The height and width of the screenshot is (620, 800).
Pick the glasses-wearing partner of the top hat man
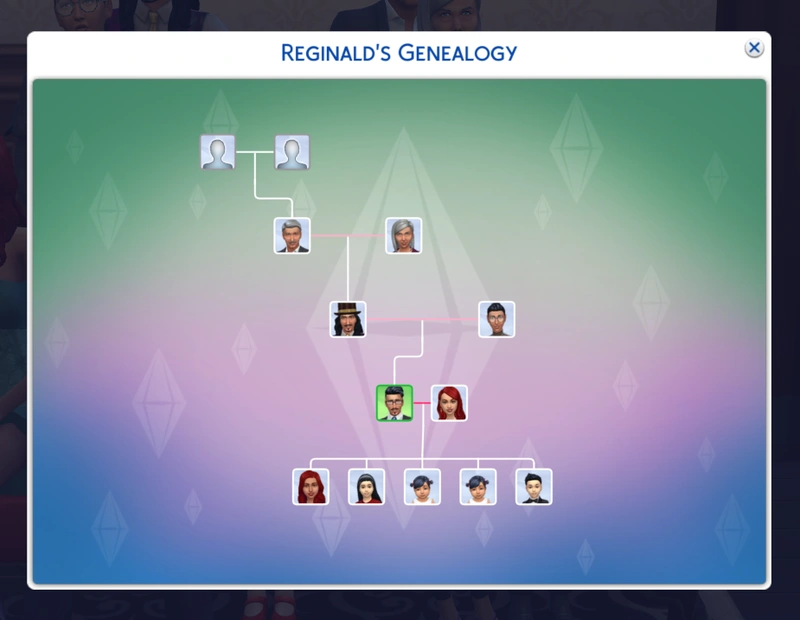[x=496, y=319]
